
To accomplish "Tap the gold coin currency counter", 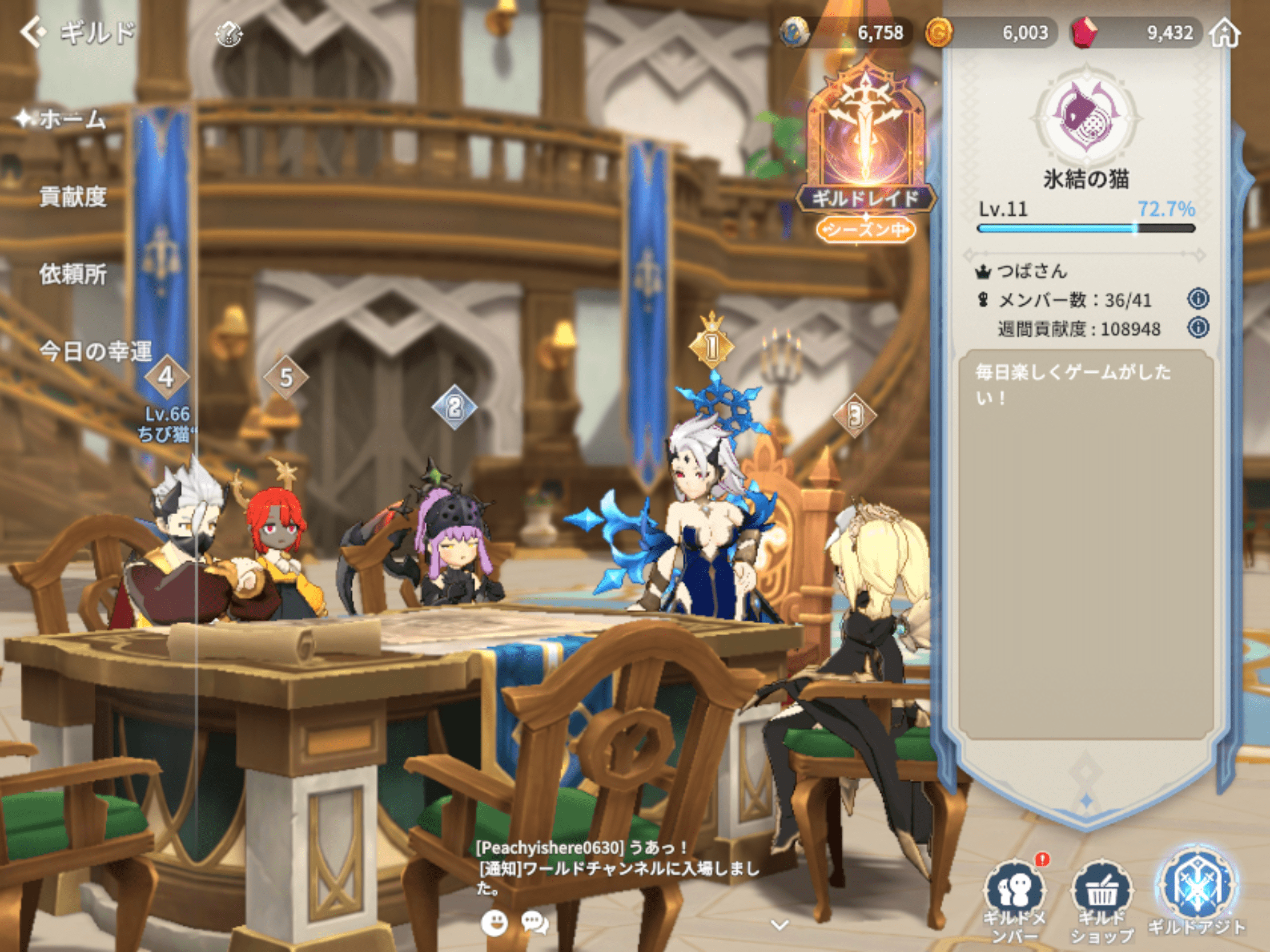I will click(x=990, y=33).
